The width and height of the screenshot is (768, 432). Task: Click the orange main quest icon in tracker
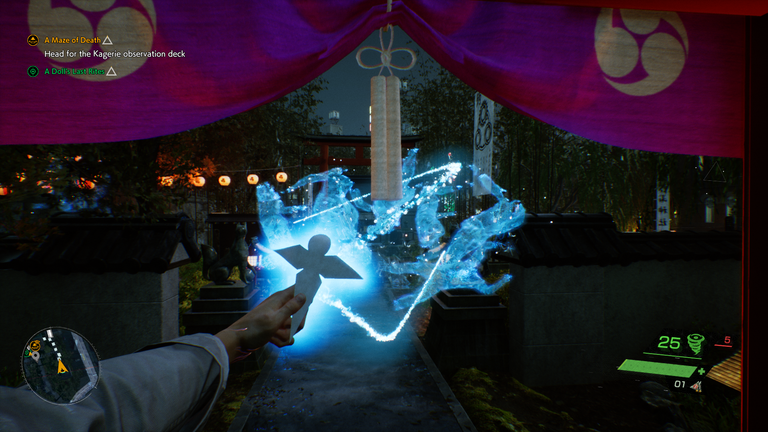click(x=33, y=40)
